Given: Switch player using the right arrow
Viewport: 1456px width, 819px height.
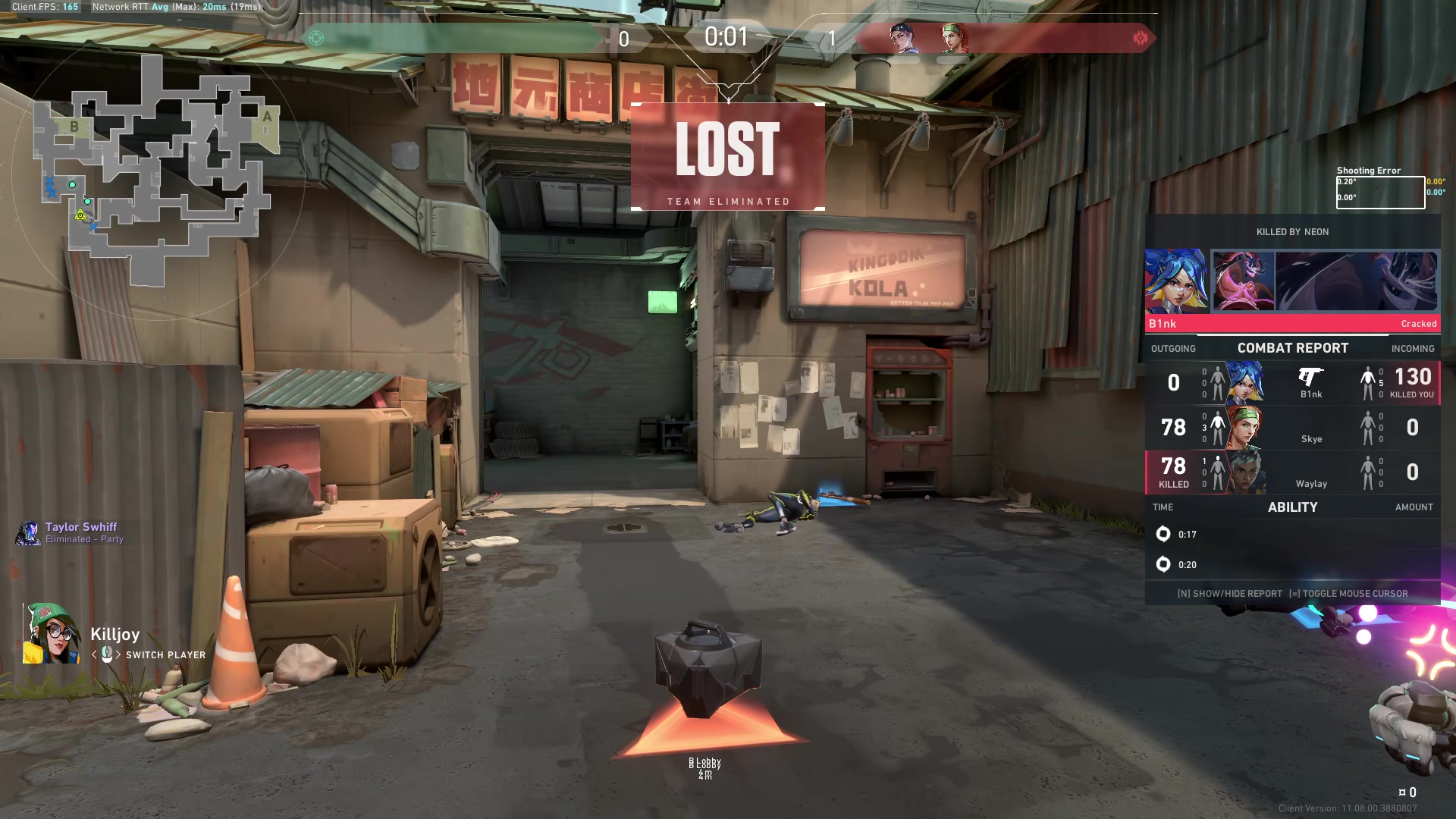Looking at the screenshot, I should [x=118, y=654].
